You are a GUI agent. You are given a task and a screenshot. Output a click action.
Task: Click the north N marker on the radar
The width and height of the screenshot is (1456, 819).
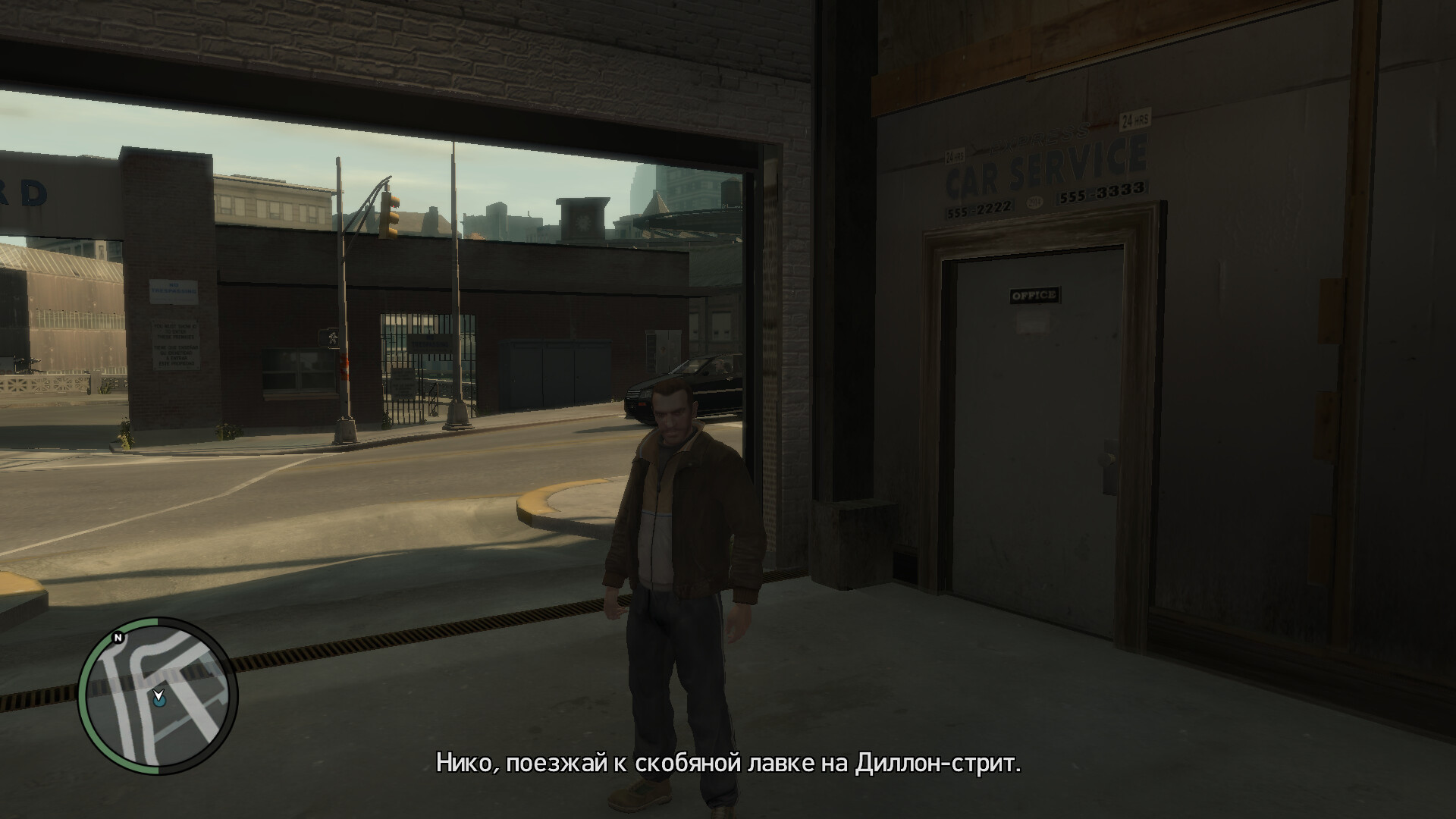click(117, 639)
